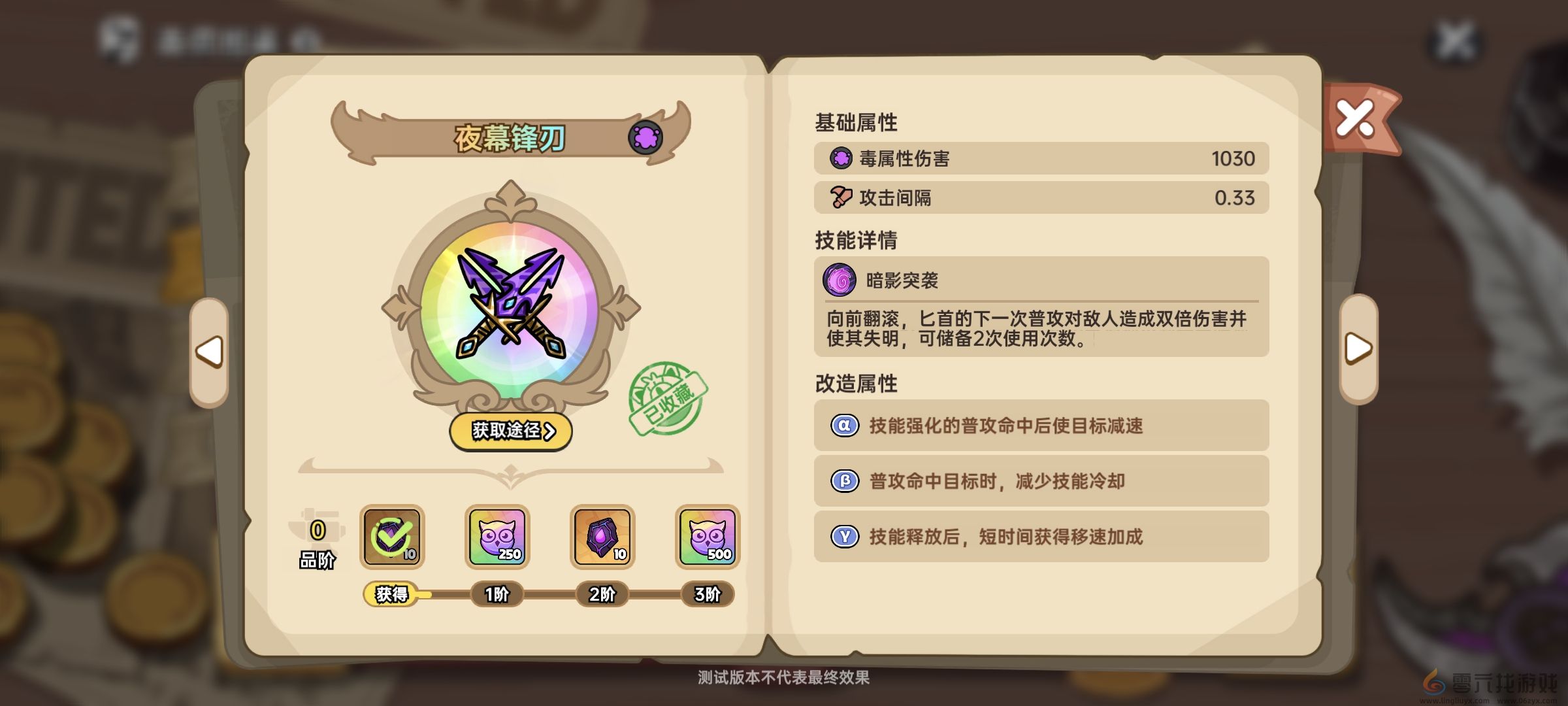Select the owl material costing 250
This screenshot has width=1568, height=706.
495,537
